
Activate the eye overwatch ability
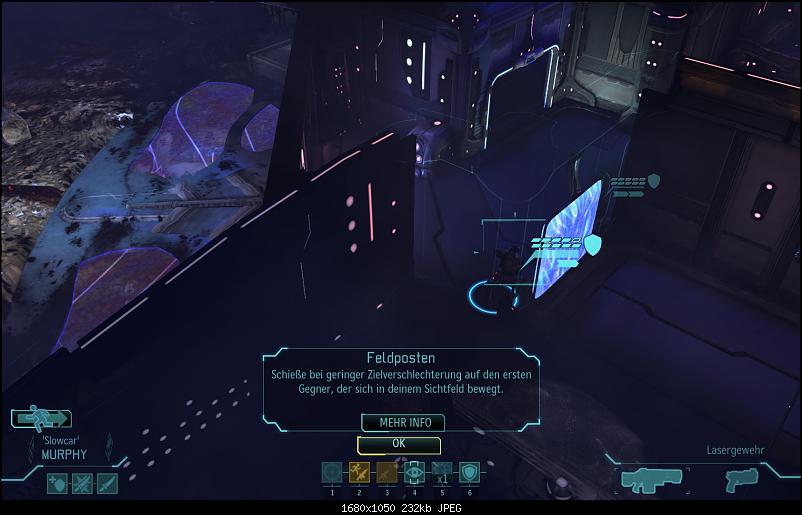tap(414, 473)
